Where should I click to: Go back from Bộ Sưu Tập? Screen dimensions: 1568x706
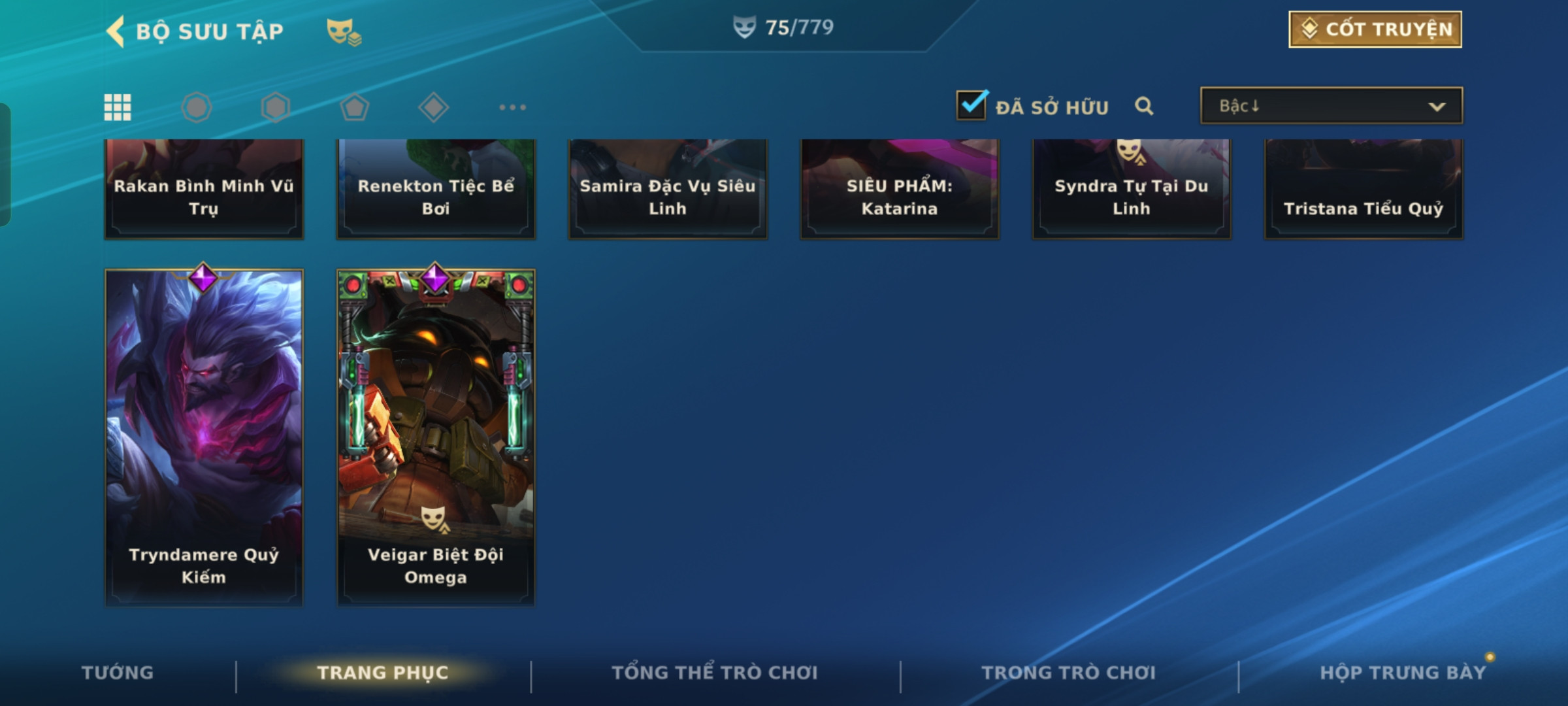(116, 31)
